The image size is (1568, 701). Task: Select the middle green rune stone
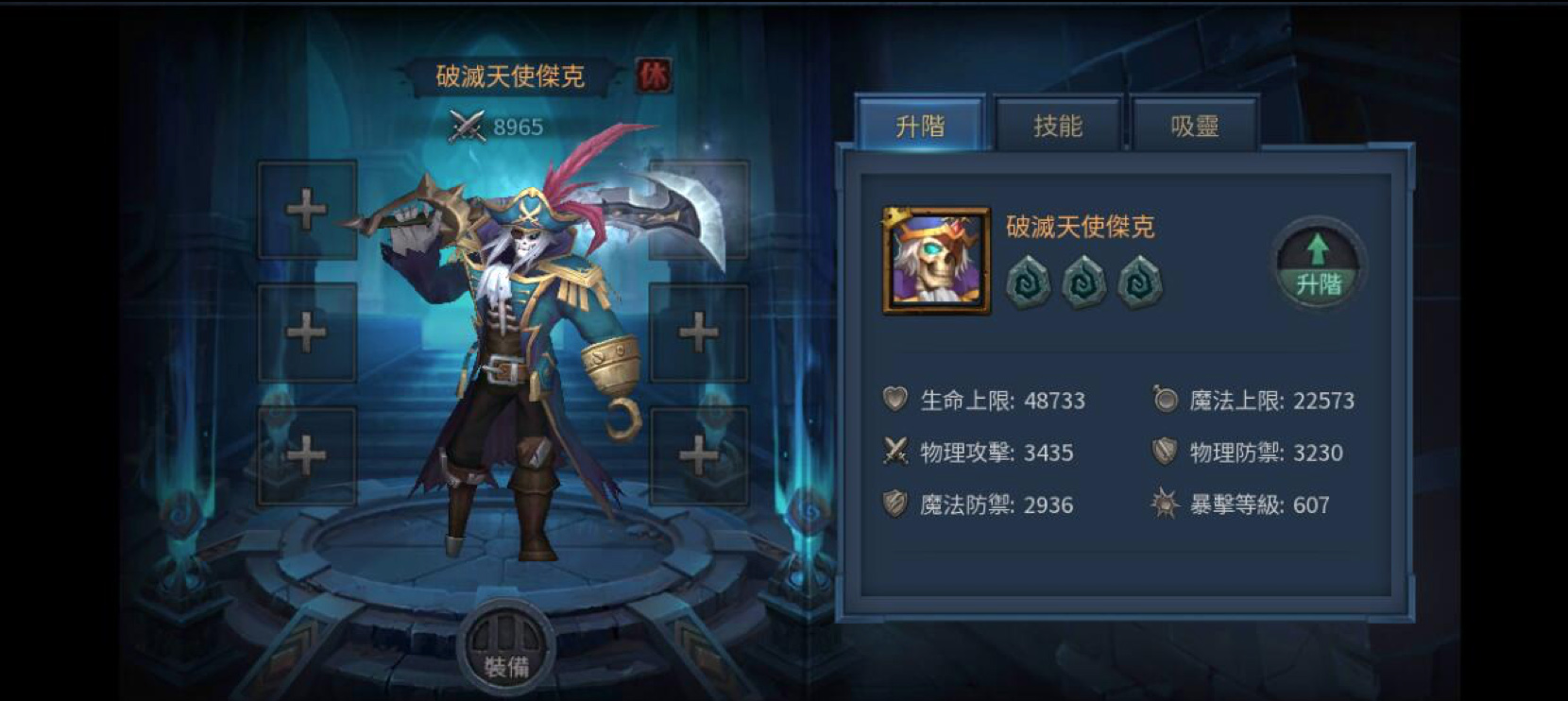[1082, 281]
